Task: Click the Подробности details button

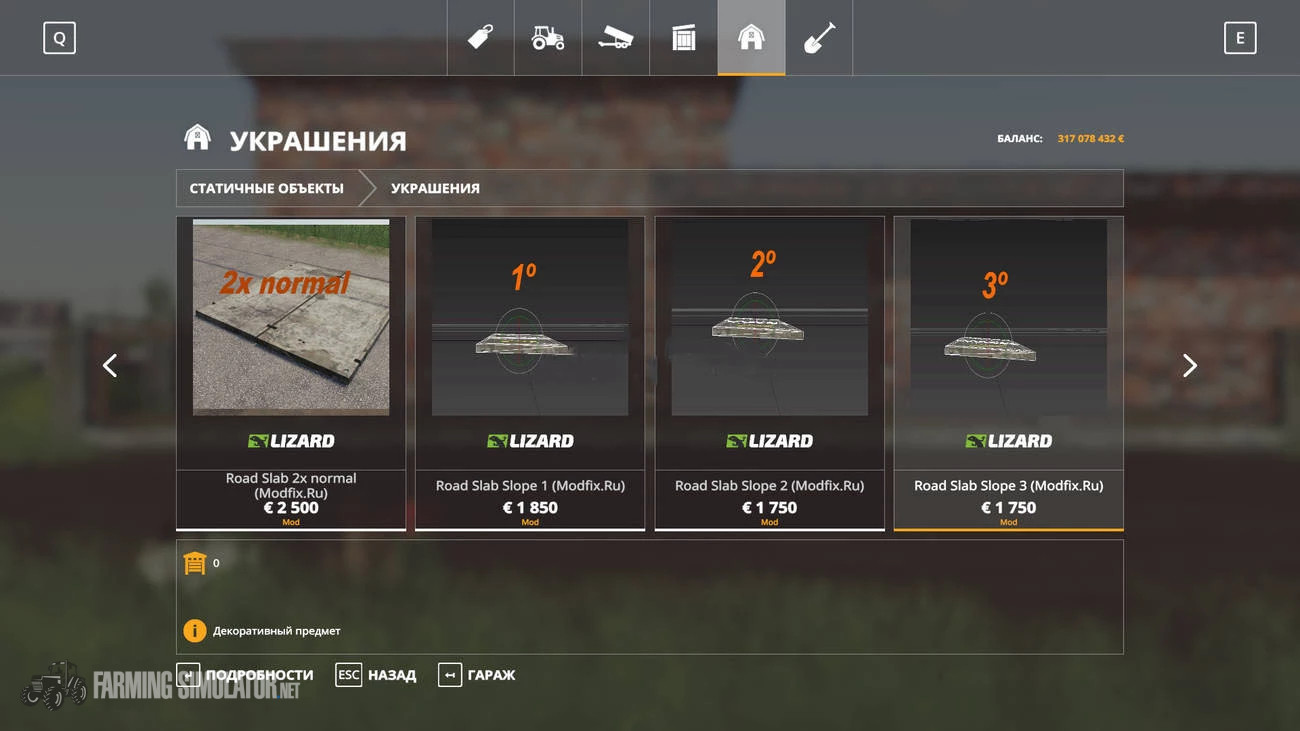Action: [246, 675]
